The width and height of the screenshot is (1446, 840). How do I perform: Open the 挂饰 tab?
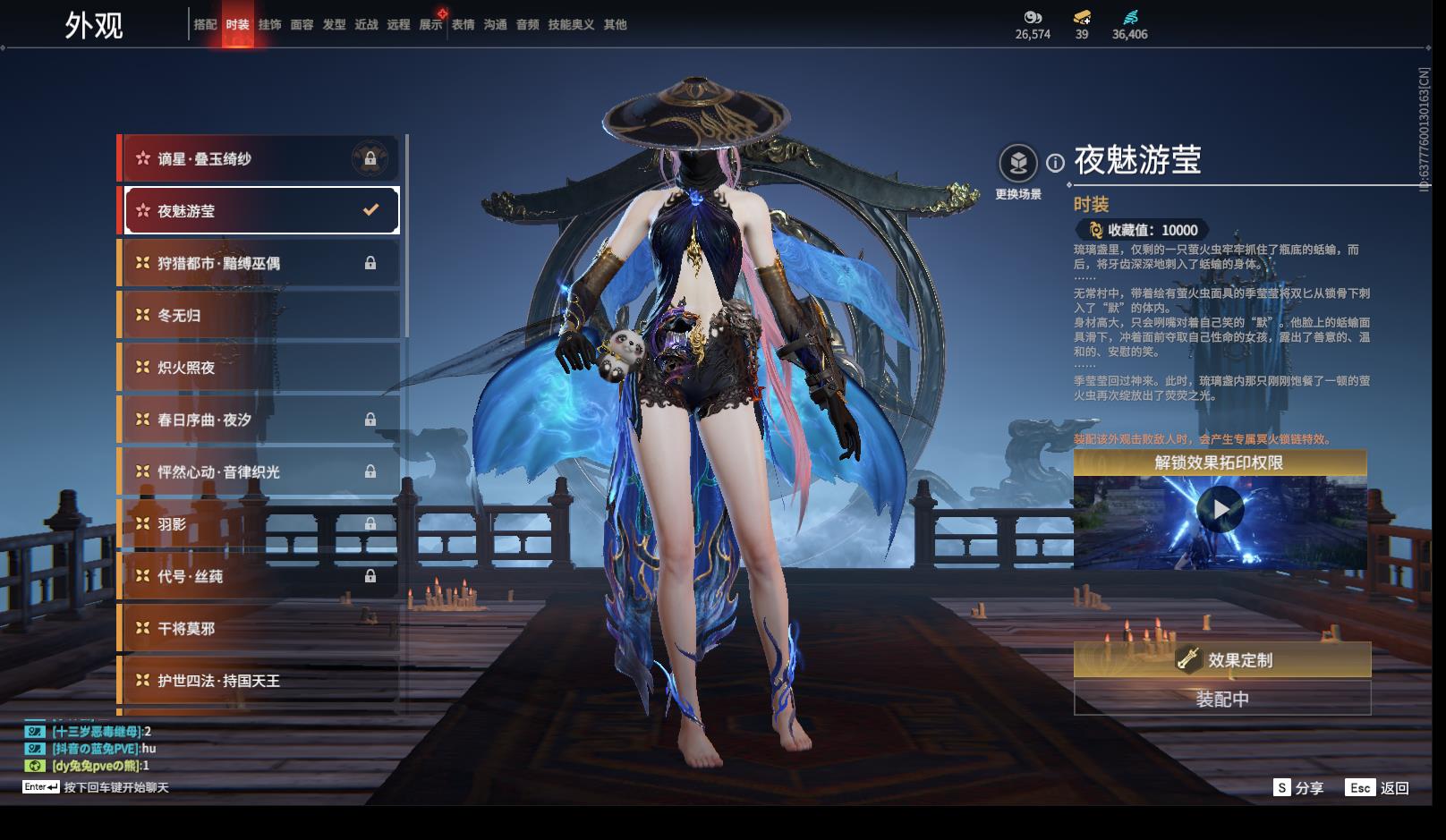point(269,25)
